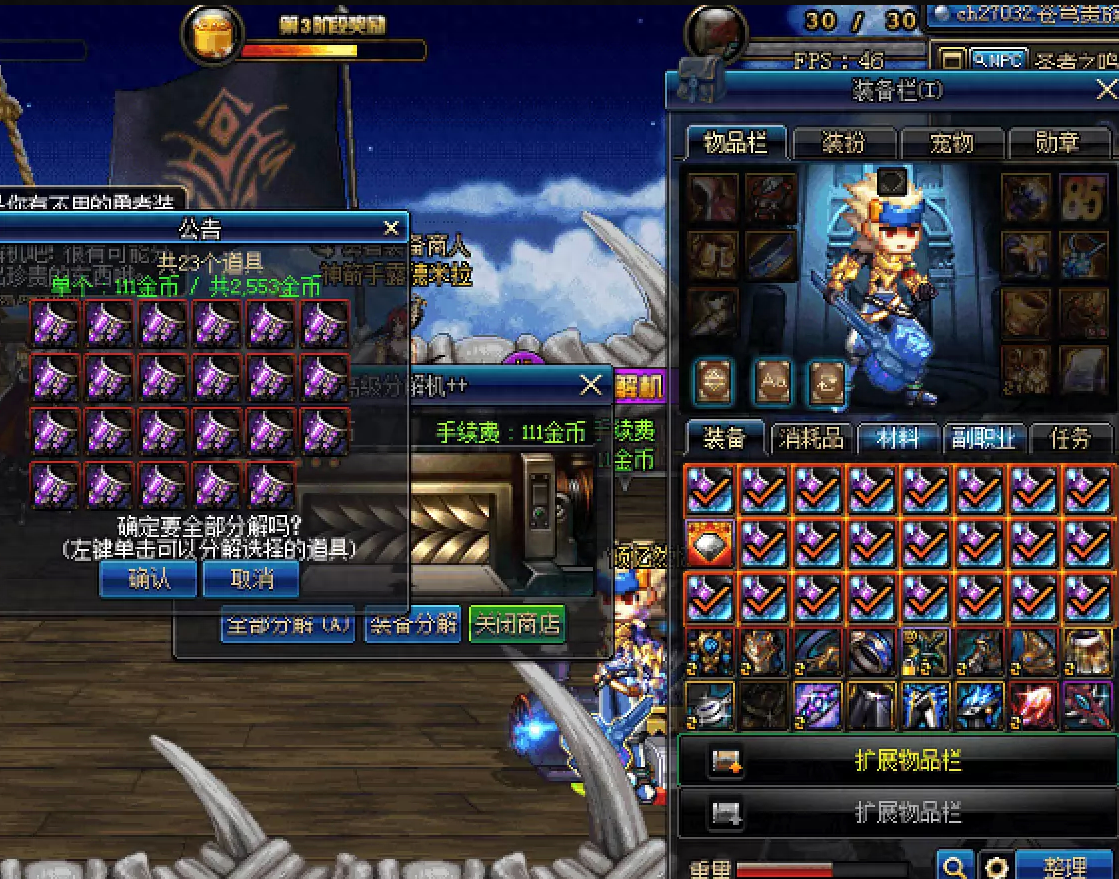
Task: Open the 副职业 category
Action: (x=983, y=439)
